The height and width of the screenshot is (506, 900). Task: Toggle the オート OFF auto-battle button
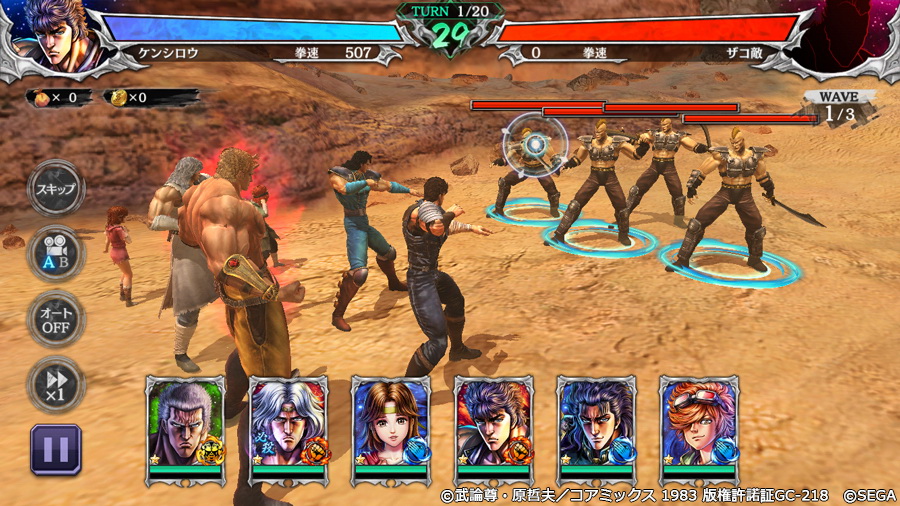(55, 319)
